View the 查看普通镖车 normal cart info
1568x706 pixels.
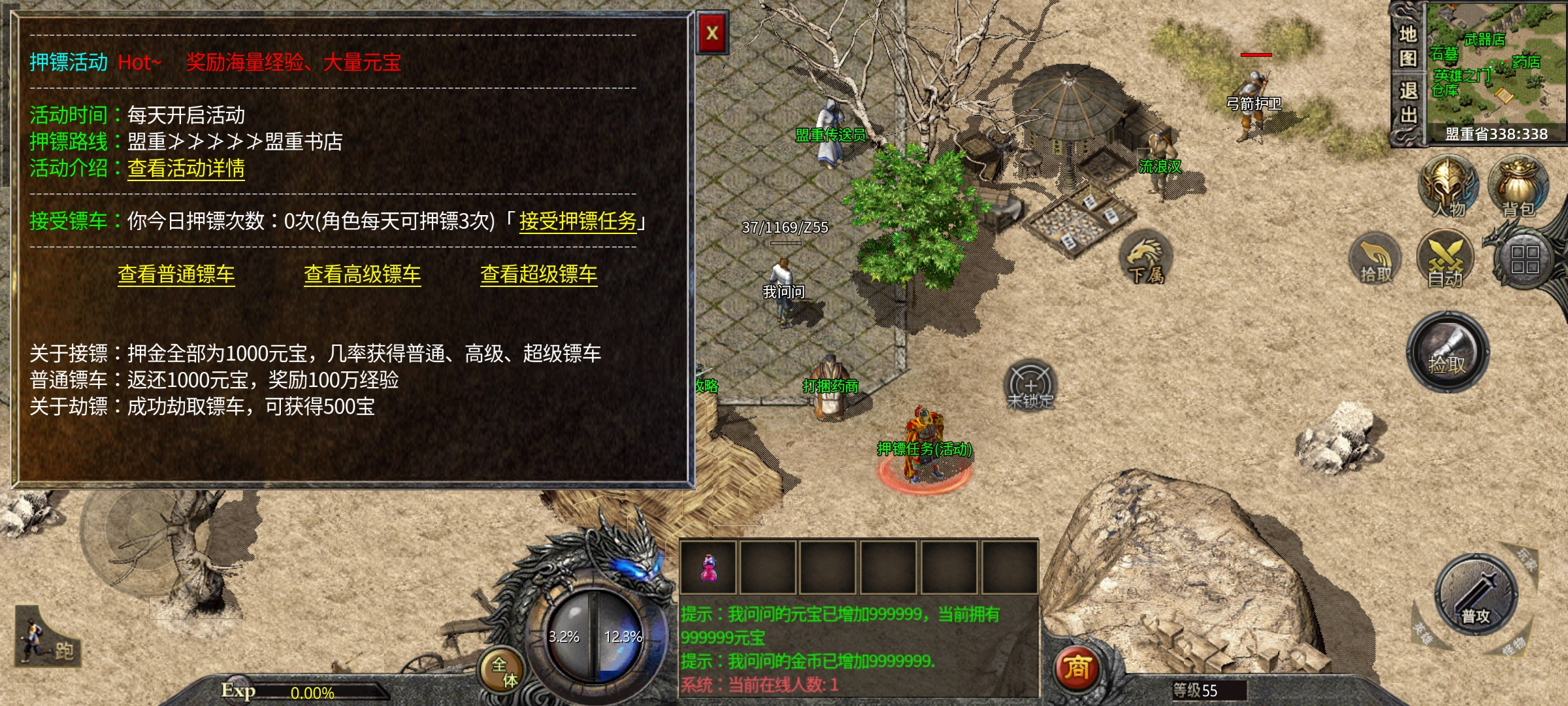(176, 275)
